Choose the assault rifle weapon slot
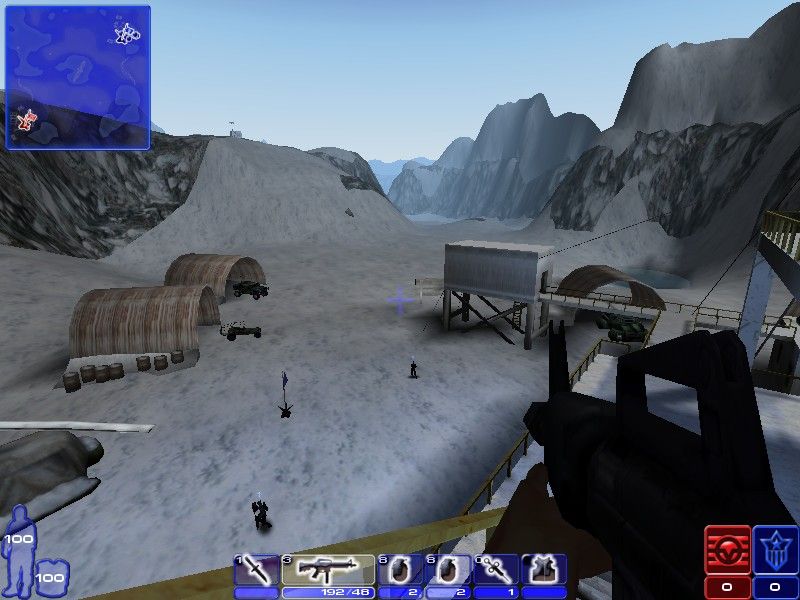This screenshot has width=800, height=600. (327, 570)
